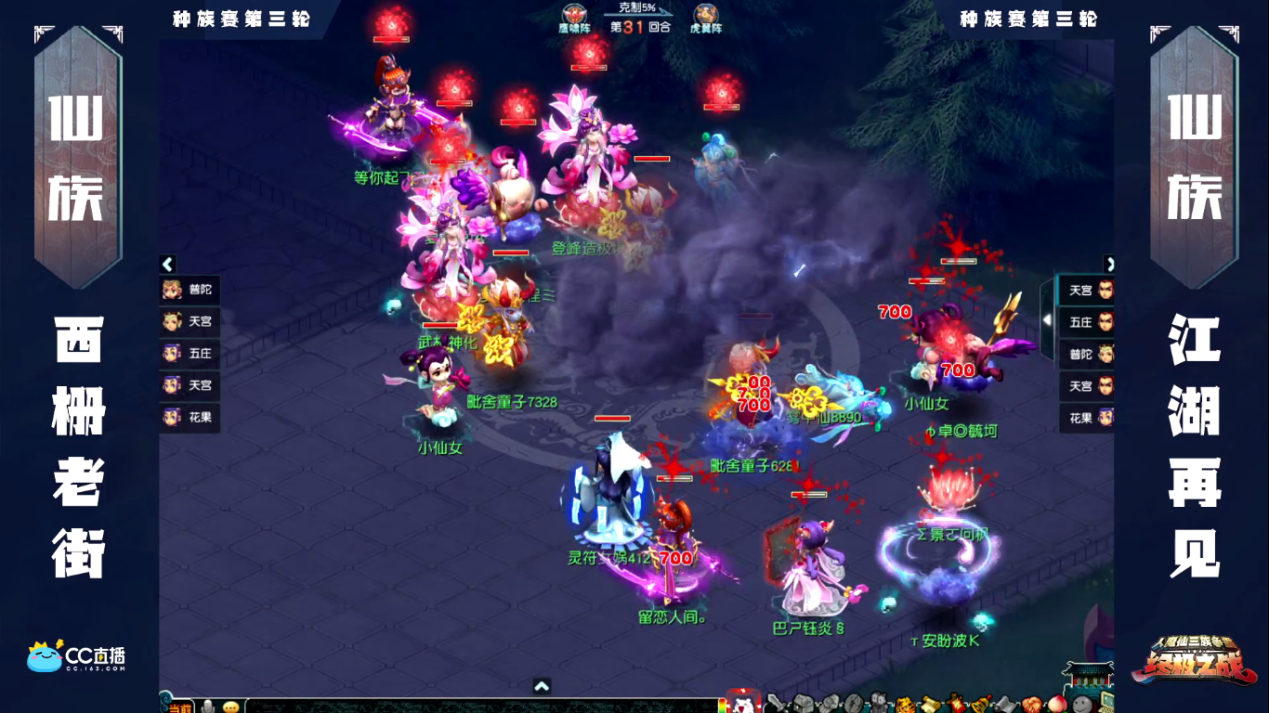Select 五庄 in 西栅老街's team list

(x=189, y=353)
